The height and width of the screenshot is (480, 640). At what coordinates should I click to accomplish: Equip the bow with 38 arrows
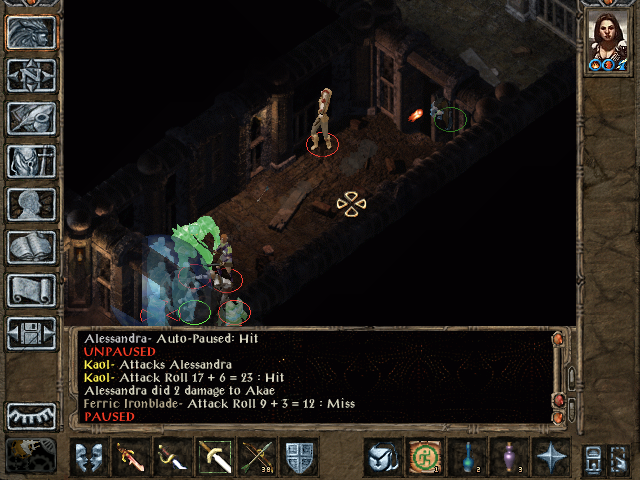(x=257, y=456)
